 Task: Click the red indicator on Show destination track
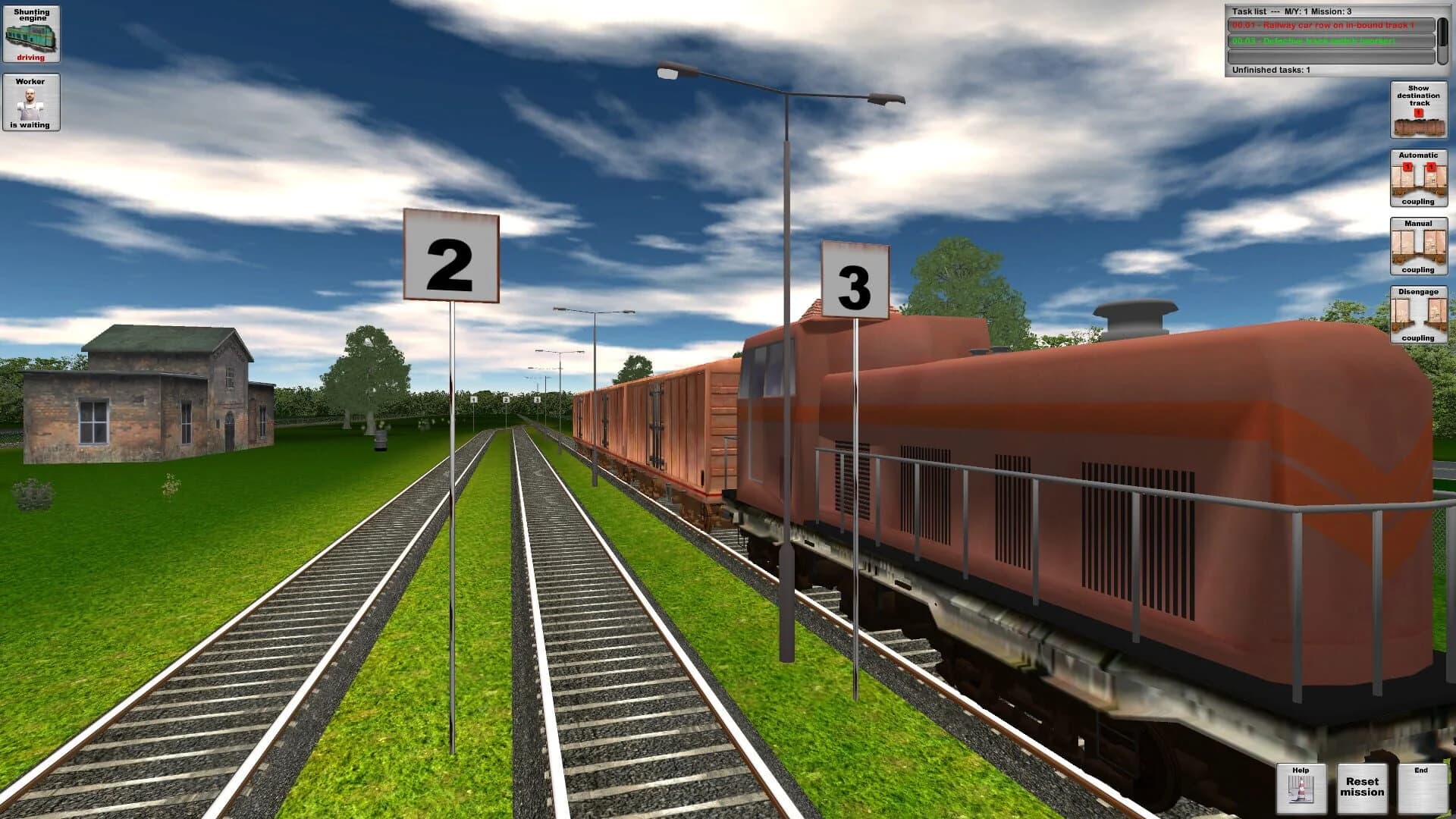point(1417,111)
